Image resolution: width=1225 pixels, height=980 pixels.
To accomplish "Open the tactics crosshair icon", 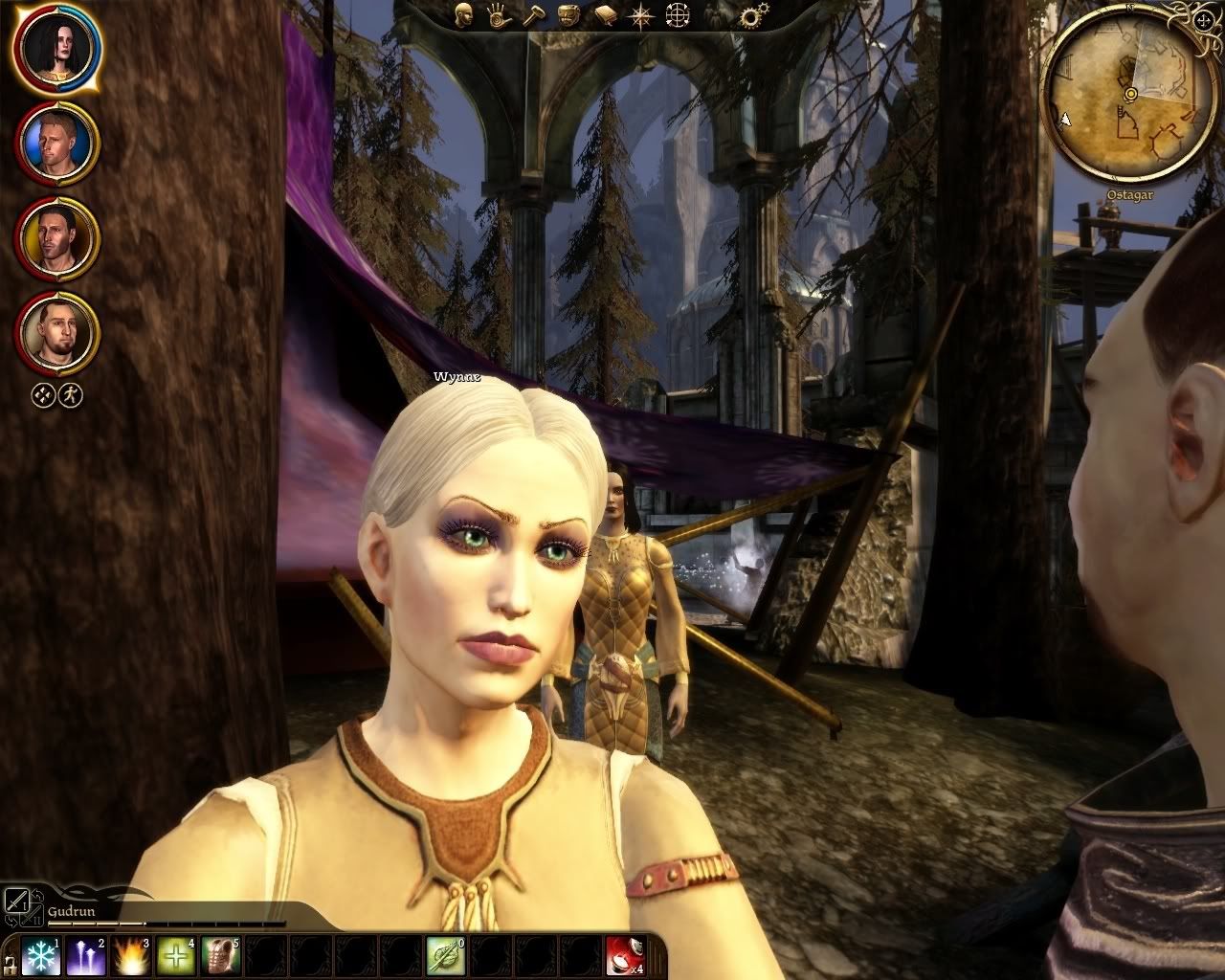I will tap(679, 14).
